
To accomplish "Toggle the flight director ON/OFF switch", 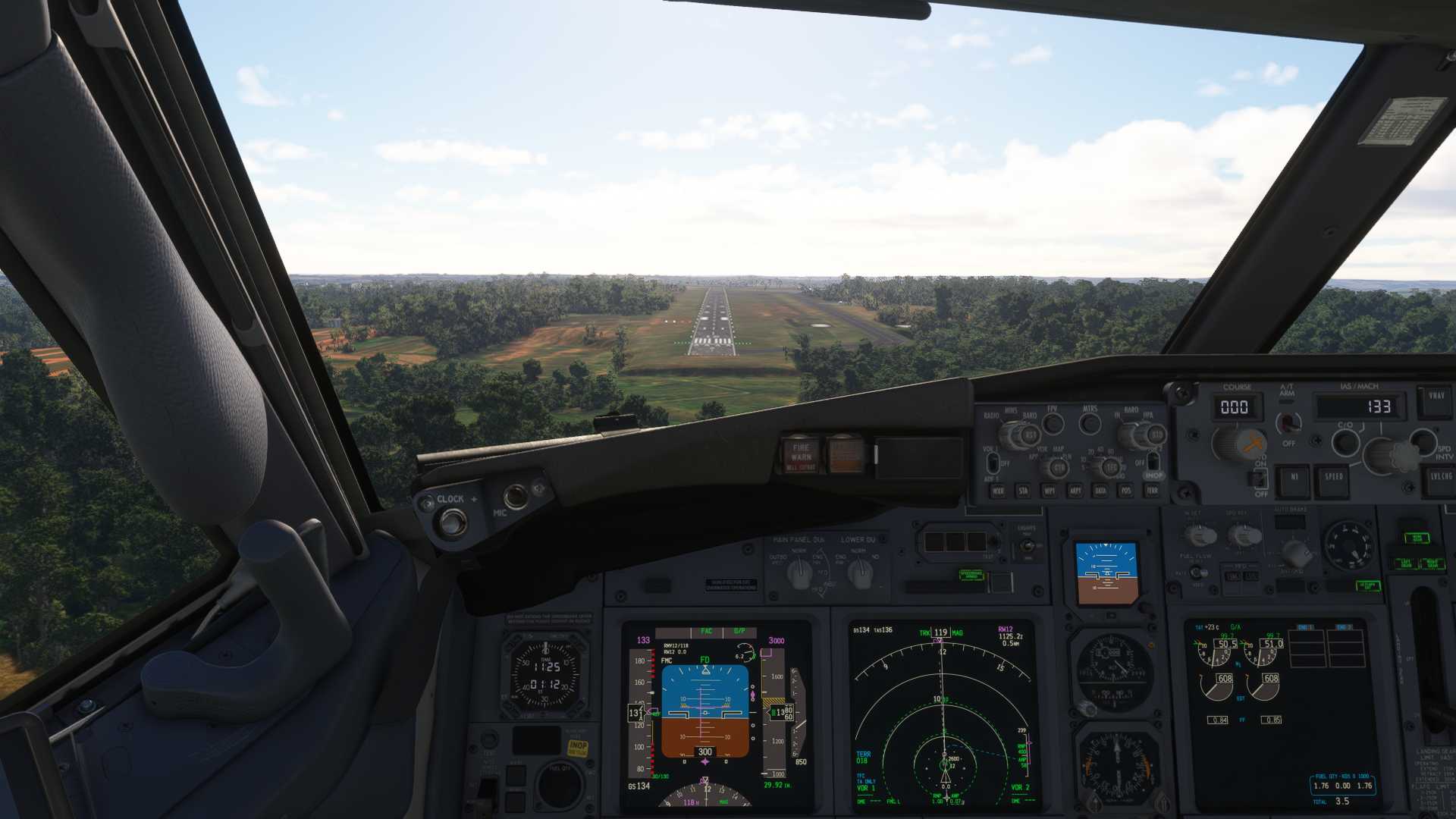I will tap(1260, 478).
